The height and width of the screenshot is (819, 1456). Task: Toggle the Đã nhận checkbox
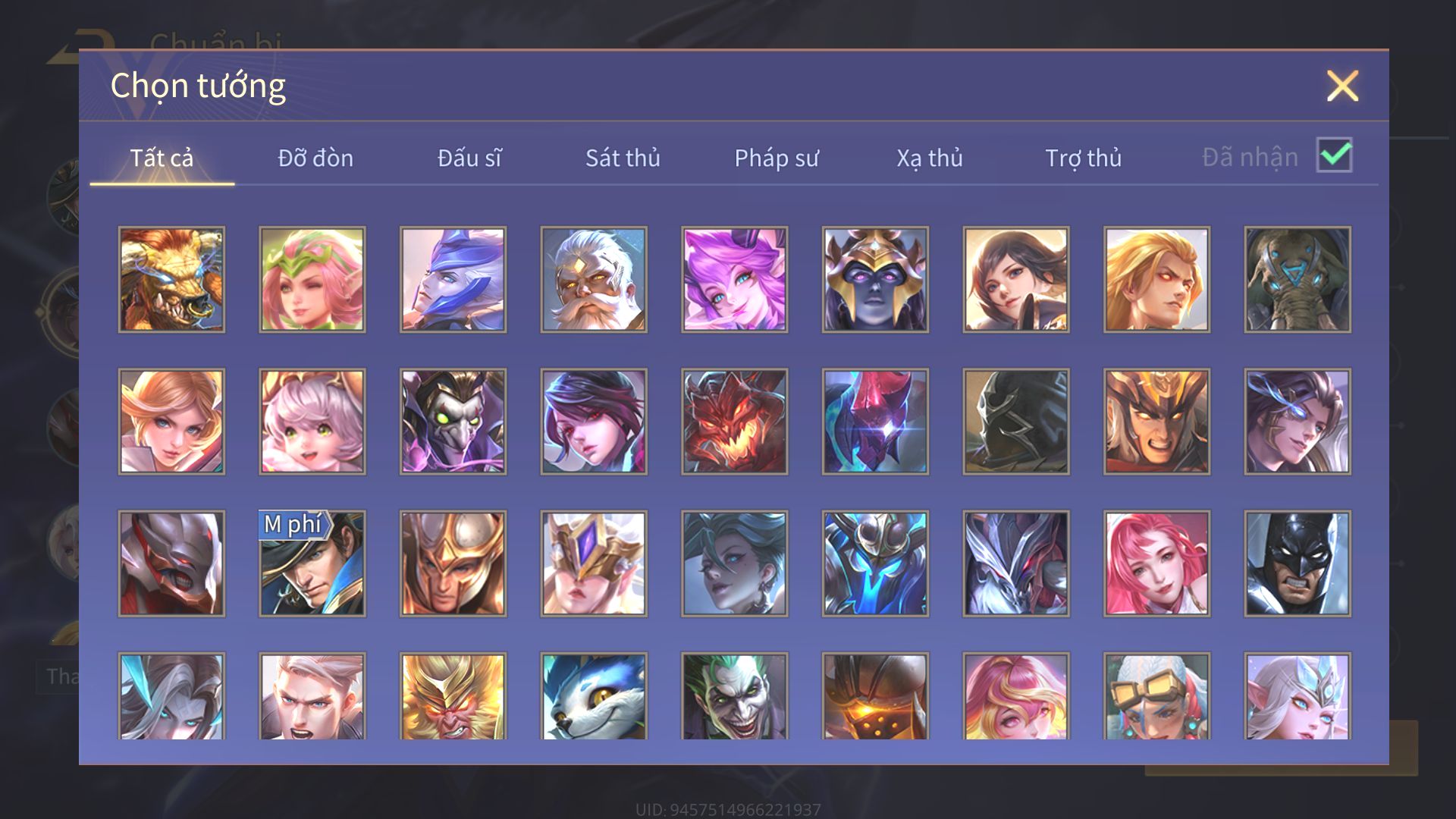click(x=1334, y=155)
